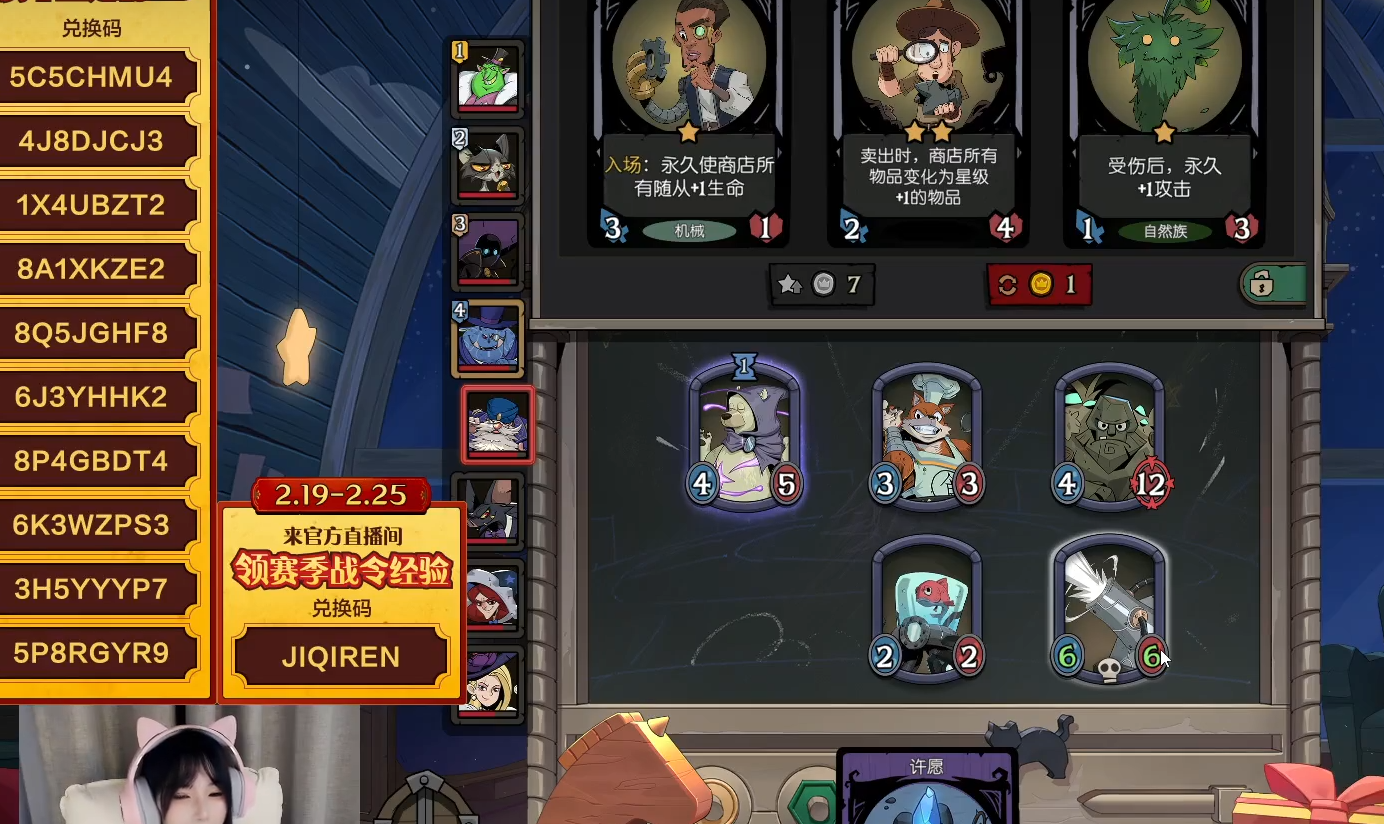Image resolution: width=1384 pixels, height=824 pixels.
Task: Select the red-framed police cat portrait
Action: (x=497, y=425)
